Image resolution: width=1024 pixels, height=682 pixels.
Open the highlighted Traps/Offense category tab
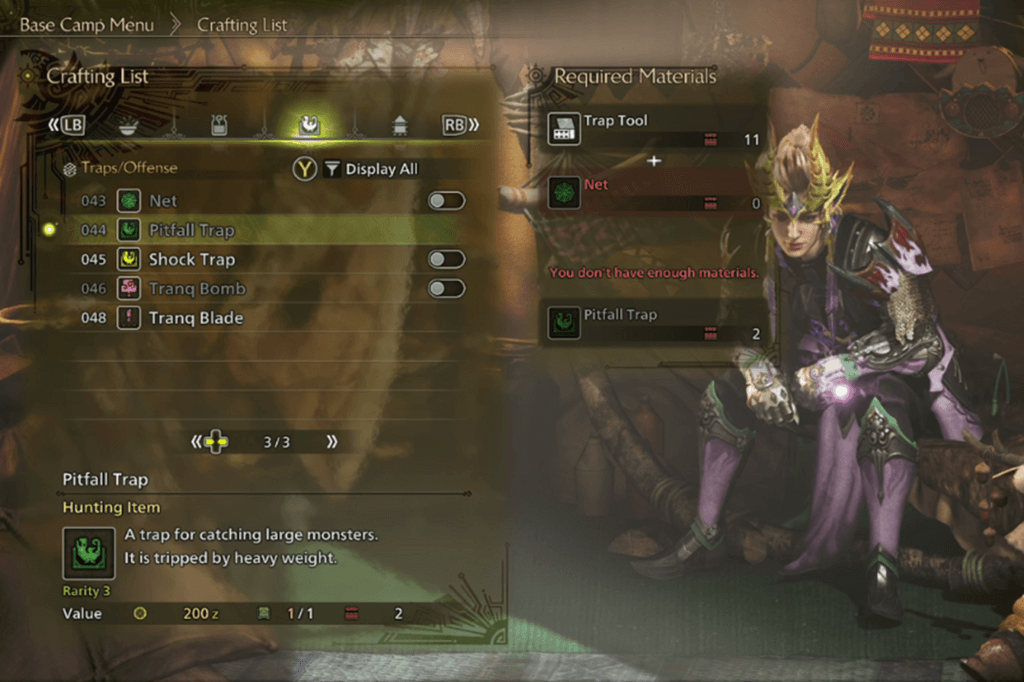(x=309, y=125)
